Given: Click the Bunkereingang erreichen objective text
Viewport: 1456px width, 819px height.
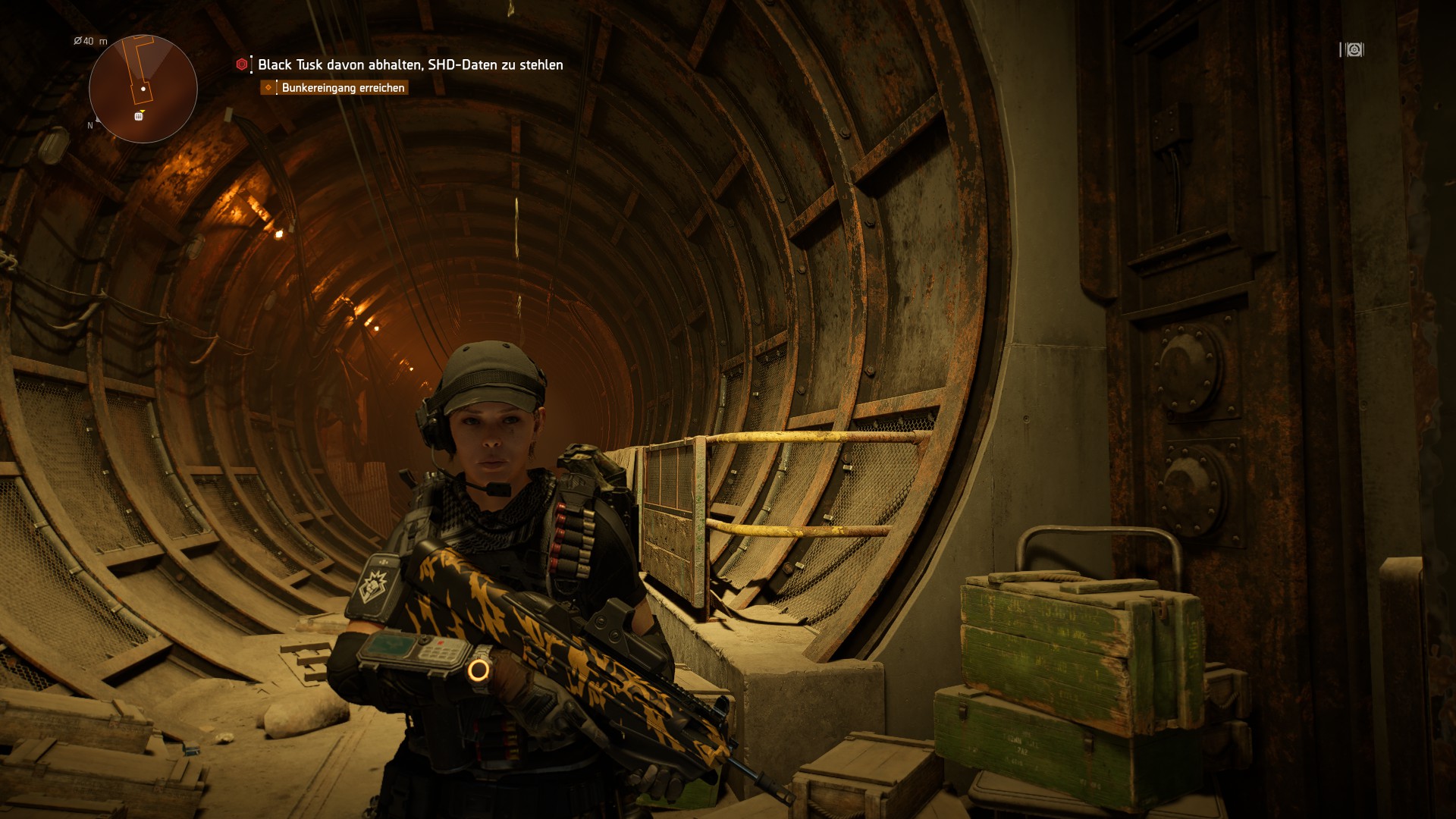Looking at the screenshot, I should 343,88.
